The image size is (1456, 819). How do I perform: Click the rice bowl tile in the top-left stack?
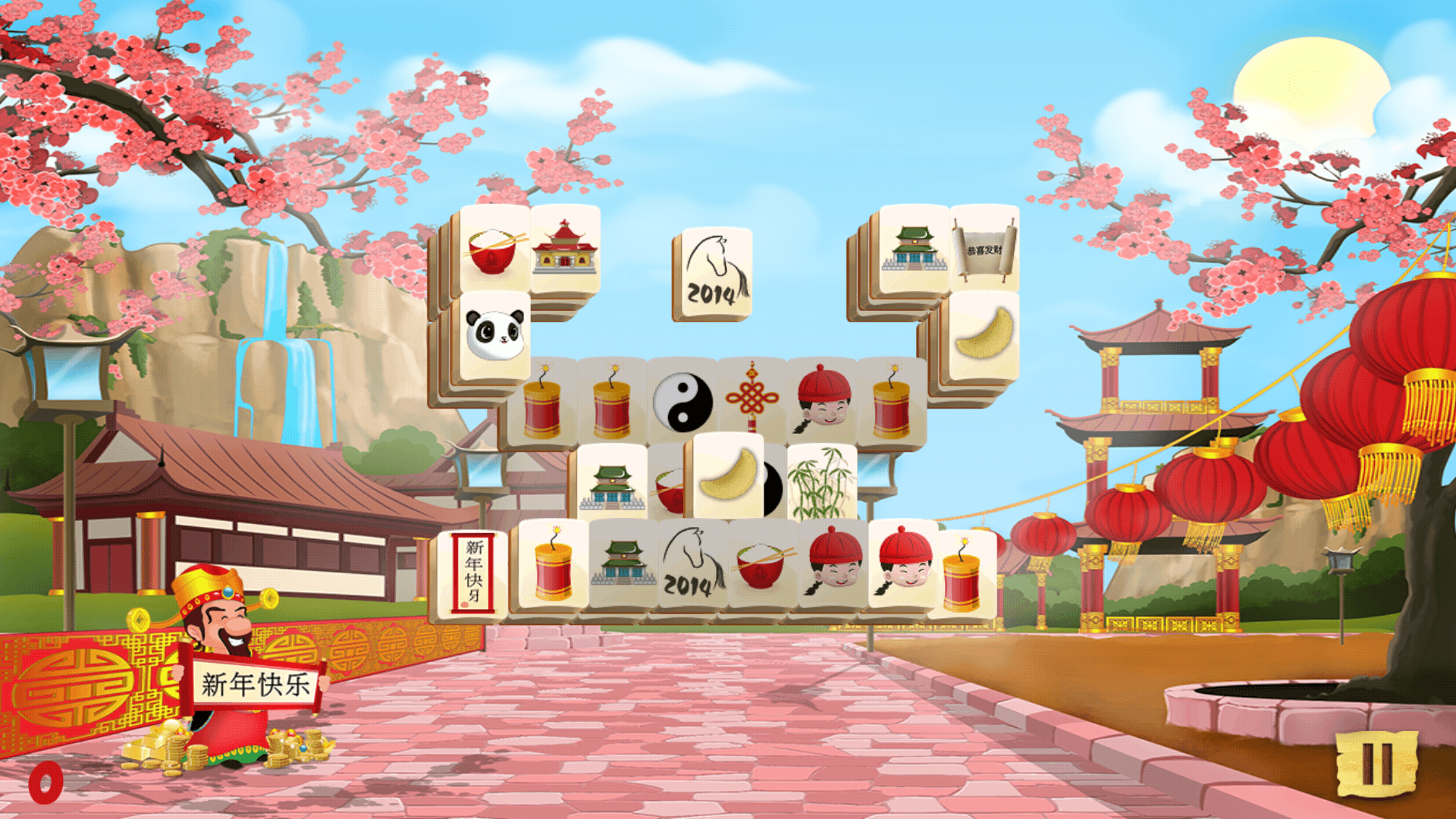494,252
